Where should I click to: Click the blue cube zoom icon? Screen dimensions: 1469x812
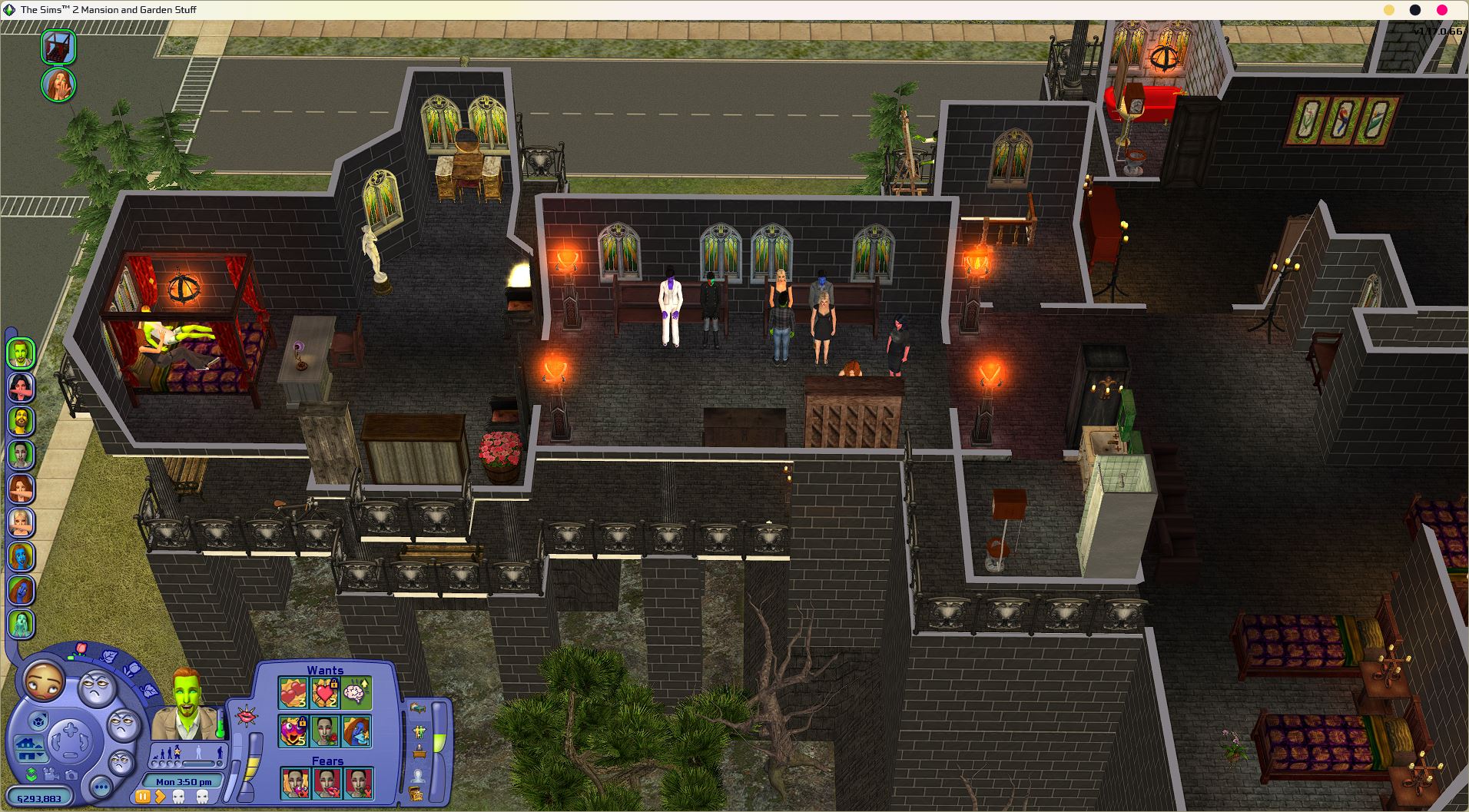pyautogui.click(x=38, y=719)
